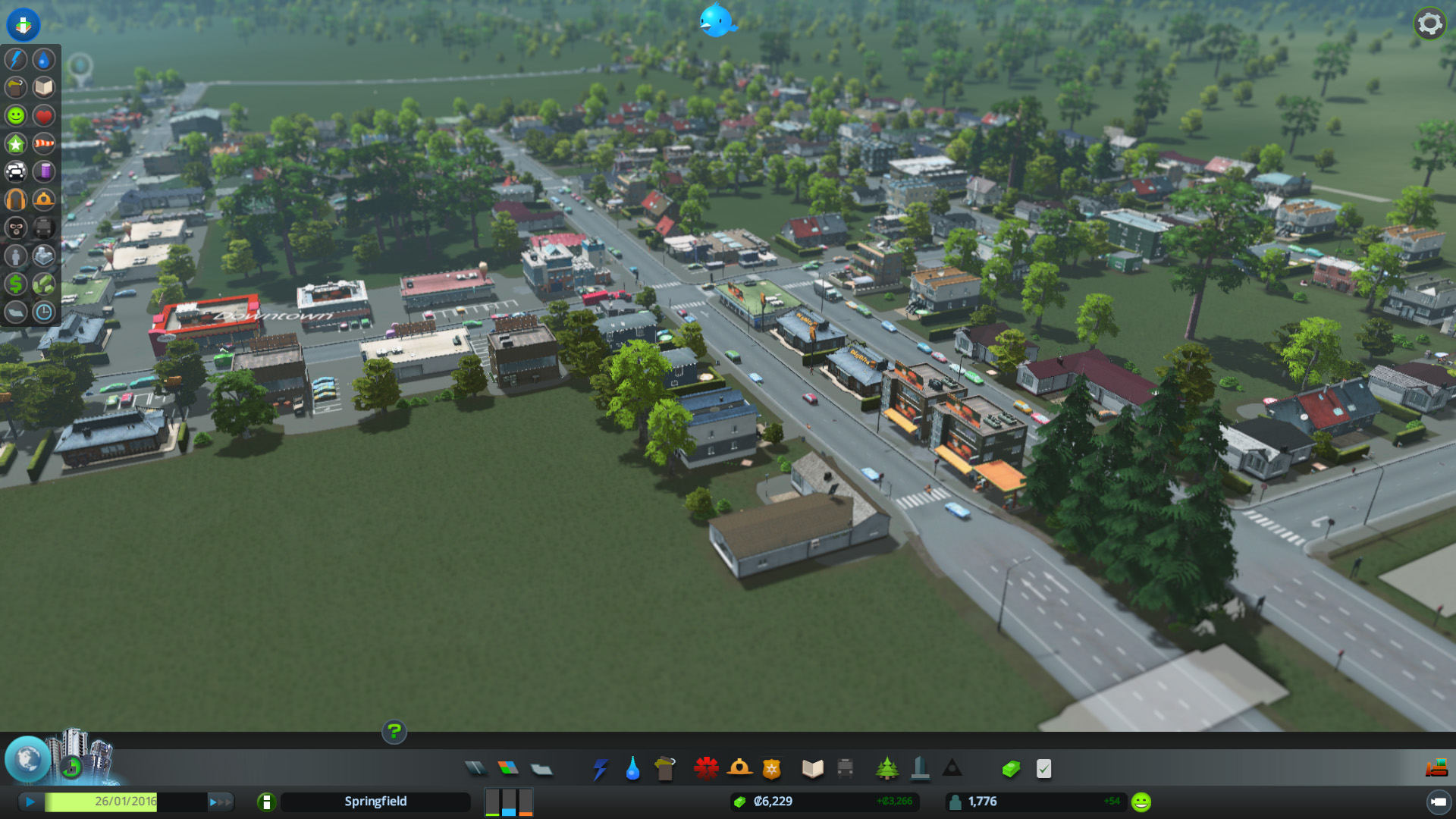
Task: Toggle the info views panel button
Action: 23,24
